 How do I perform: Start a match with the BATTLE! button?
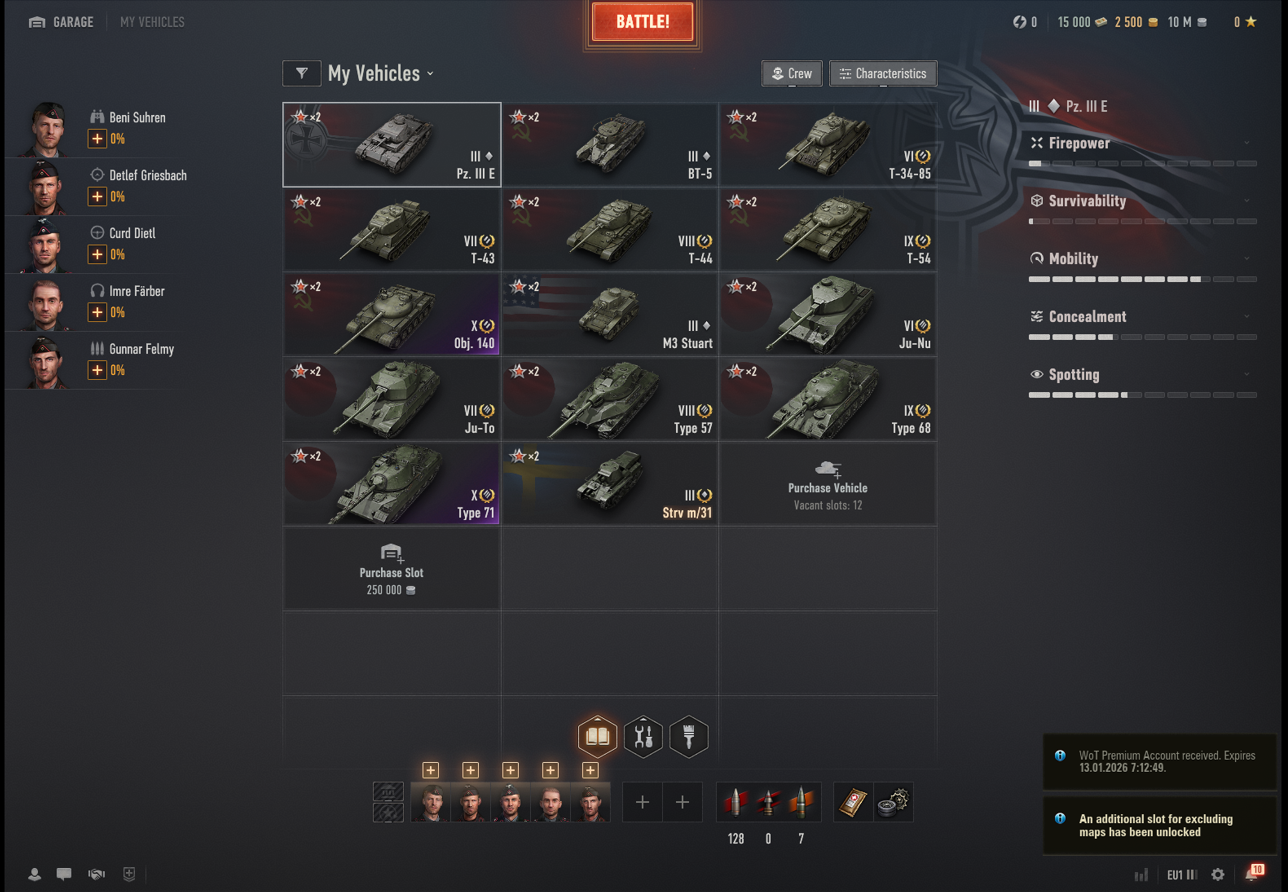click(x=642, y=23)
